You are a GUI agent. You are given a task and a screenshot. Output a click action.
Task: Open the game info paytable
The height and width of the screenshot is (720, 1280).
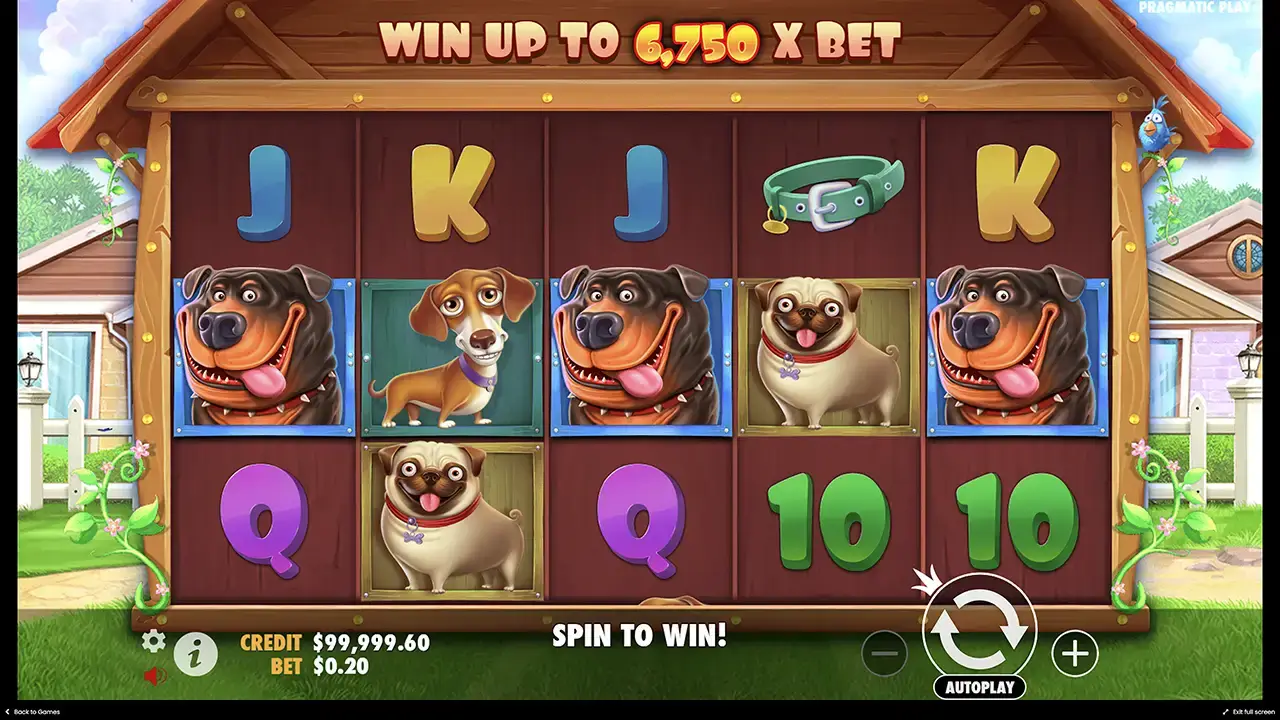tap(196, 654)
